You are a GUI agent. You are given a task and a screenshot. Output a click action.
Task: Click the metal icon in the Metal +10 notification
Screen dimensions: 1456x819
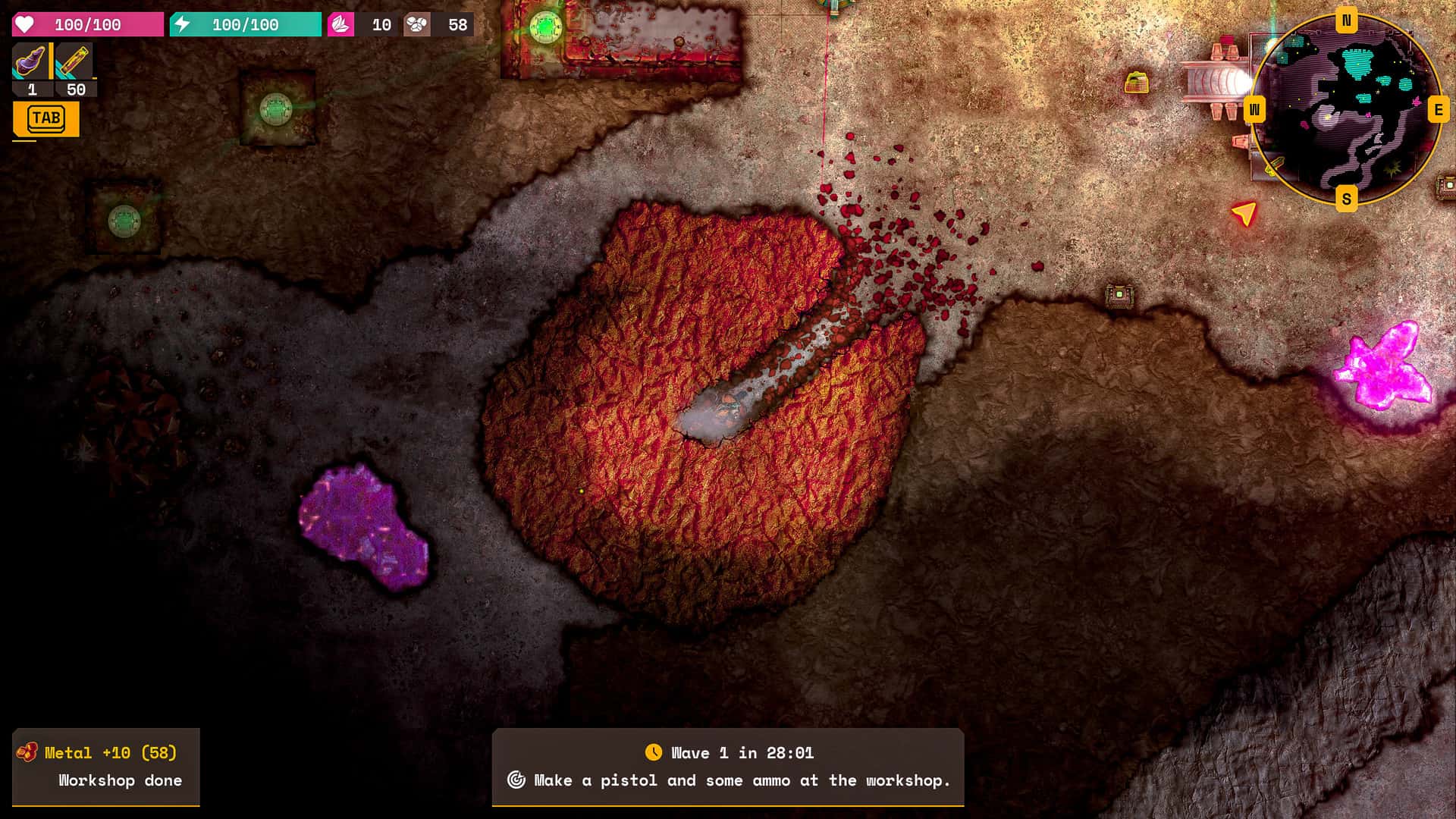29,753
